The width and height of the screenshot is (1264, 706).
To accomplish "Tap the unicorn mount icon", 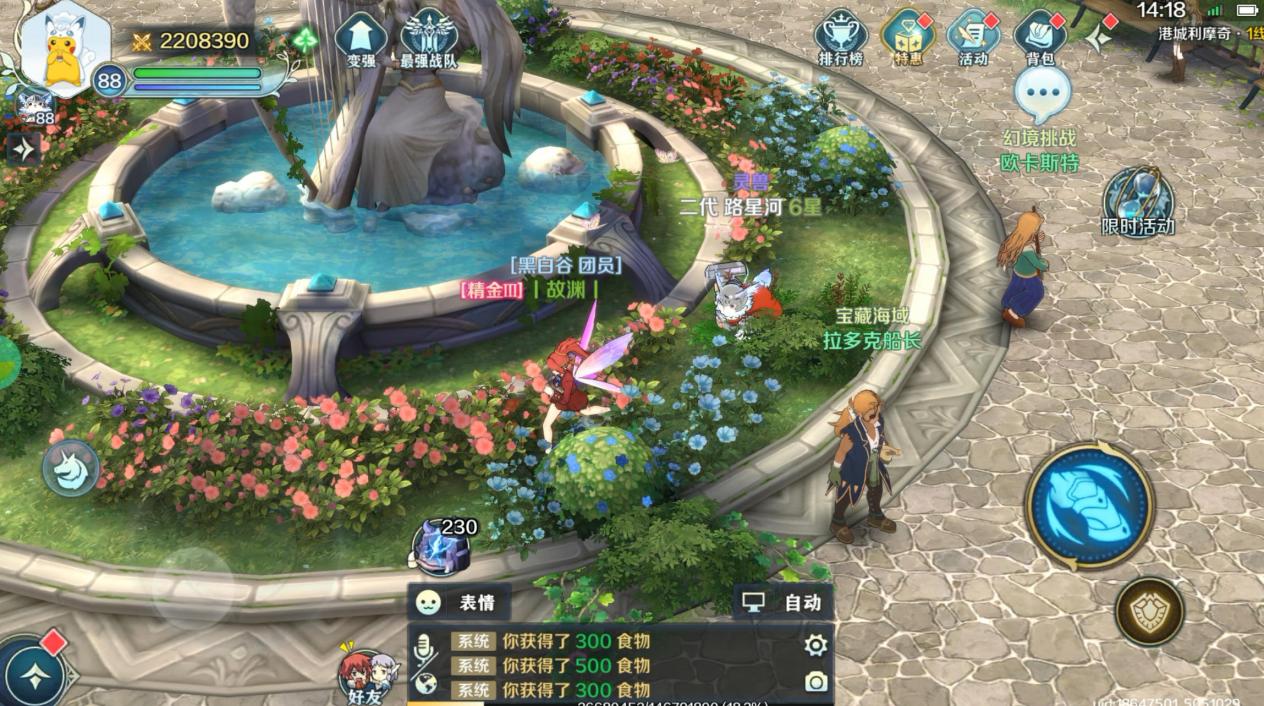I will pyautogui.click(x=71, y=468).
